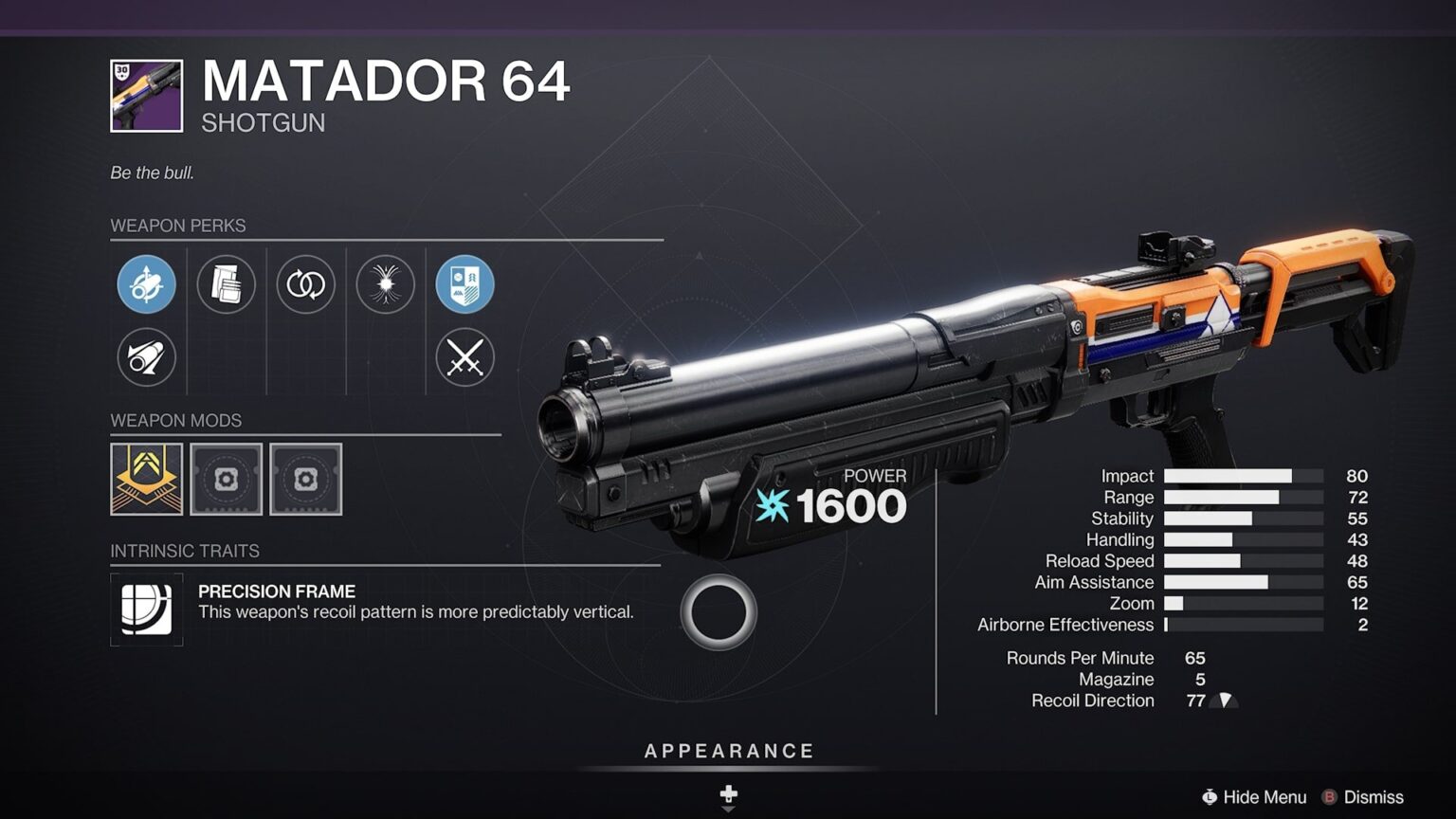Select the interlocking rings trait perk
This screenshot has height=819, width=1456.
305,284
